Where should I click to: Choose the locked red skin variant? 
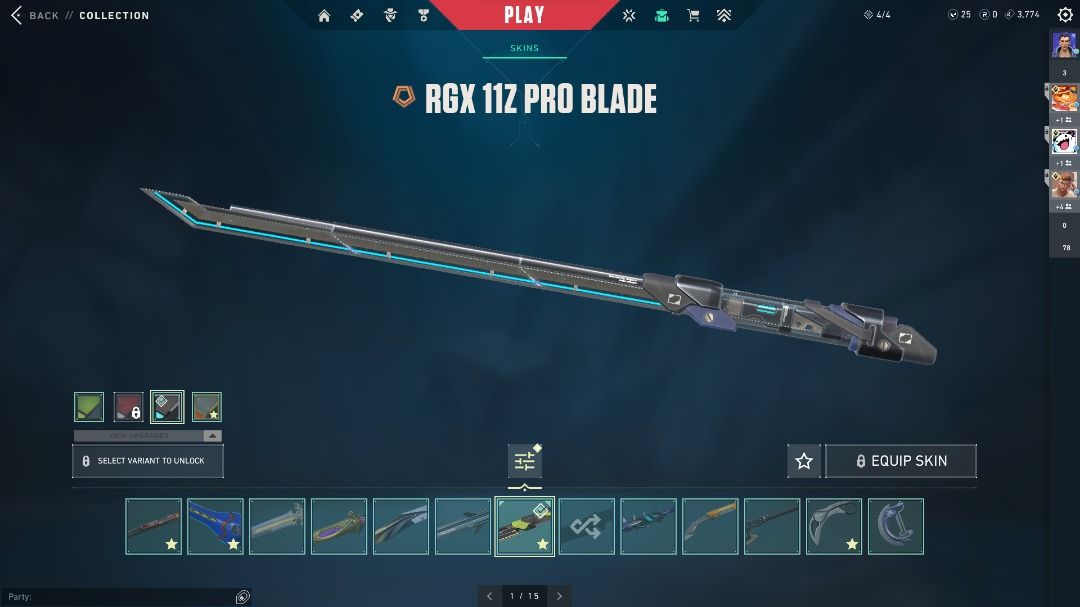pyautogui.click(x=128, y=407)
